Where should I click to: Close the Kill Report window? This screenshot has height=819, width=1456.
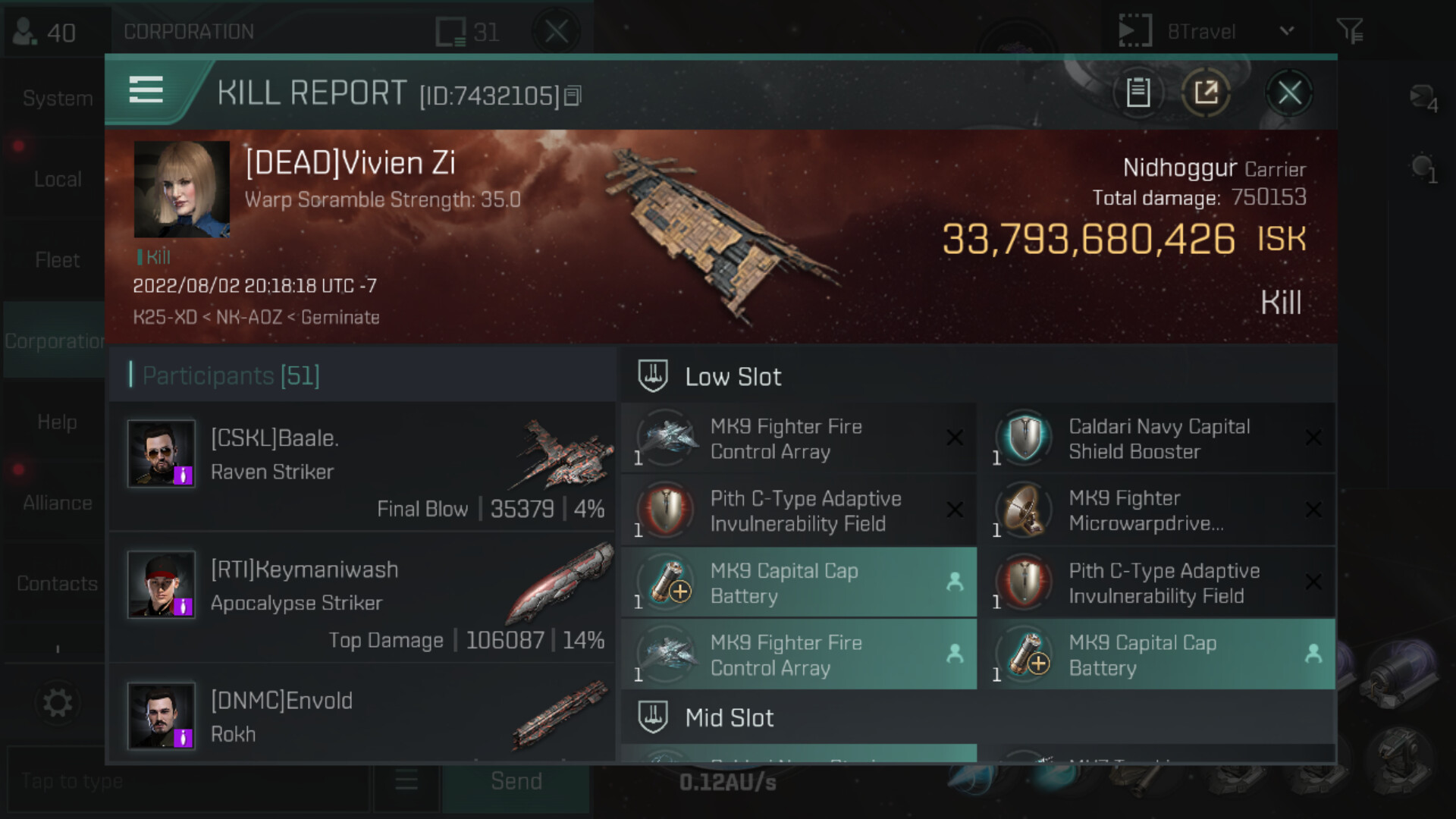pos(1289,93)
